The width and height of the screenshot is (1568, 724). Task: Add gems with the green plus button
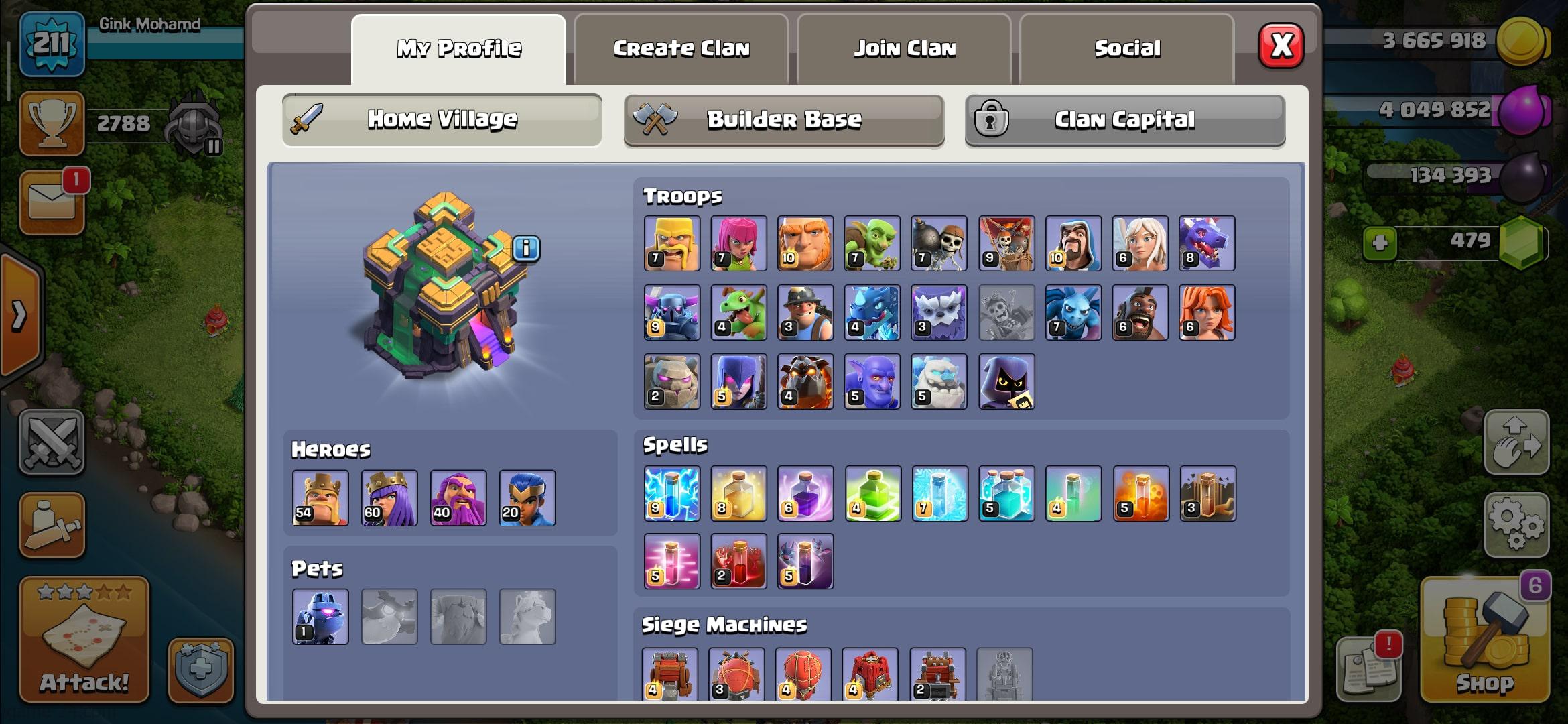coord(1380,242)
